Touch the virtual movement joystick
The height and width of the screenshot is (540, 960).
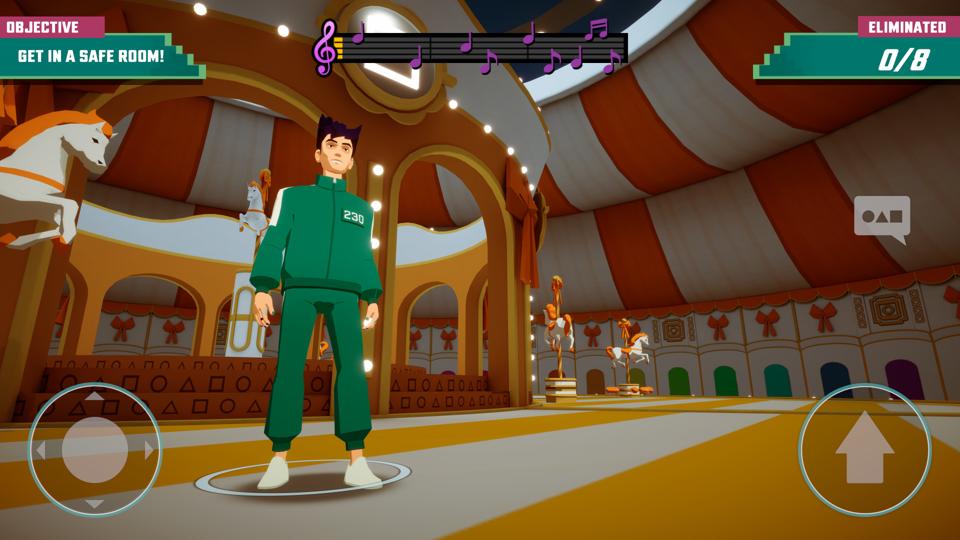coord(94,450)
